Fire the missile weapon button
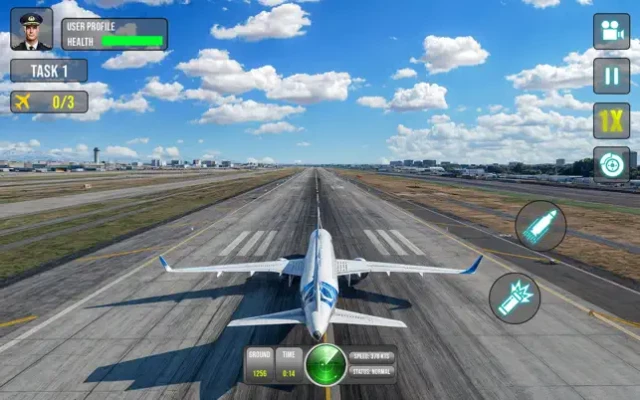 pos(541,225)
